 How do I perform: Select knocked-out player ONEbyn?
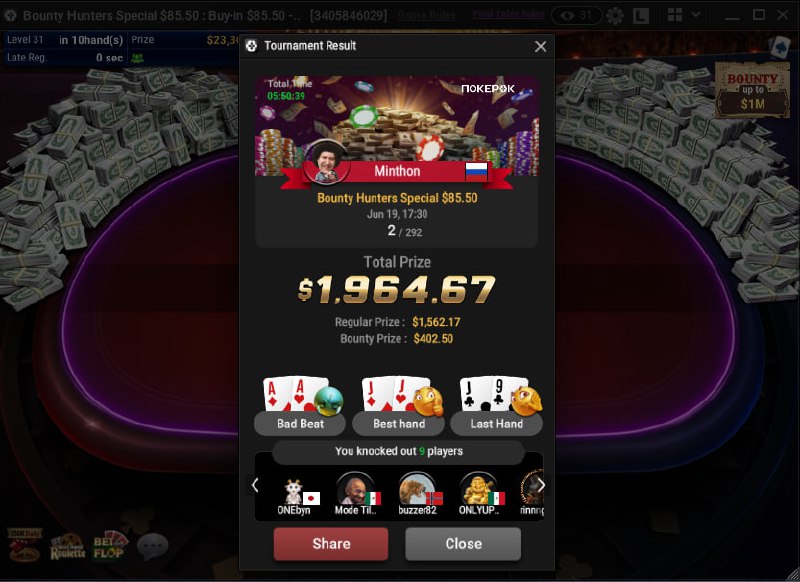(294, 493)
